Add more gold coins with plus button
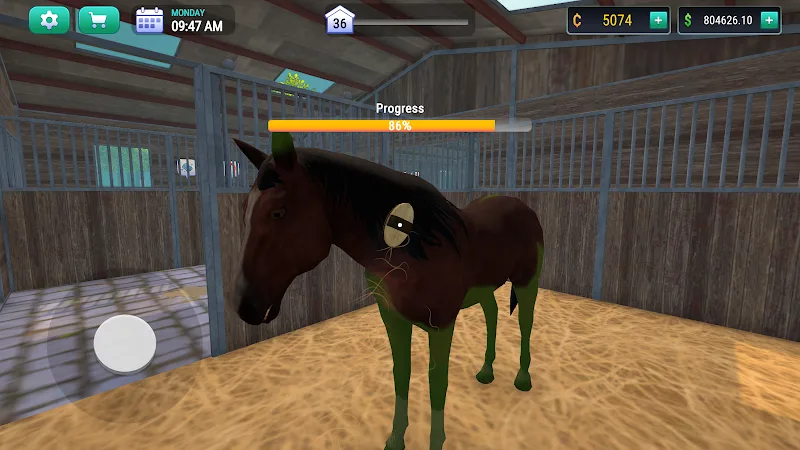 (657, 20)
